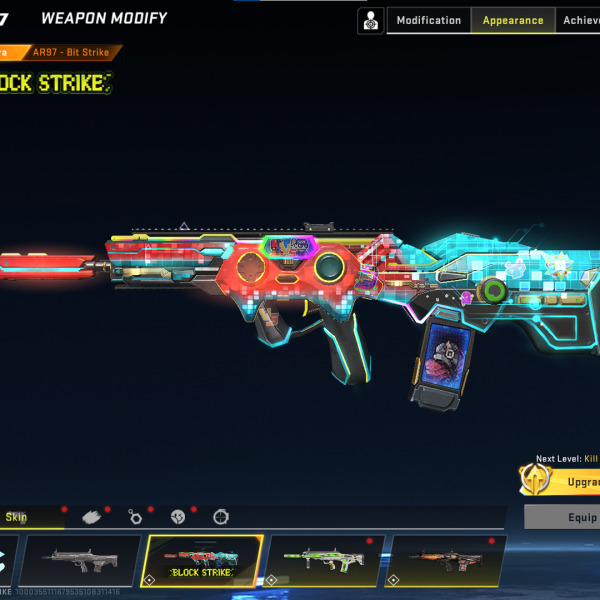Equip the Block Strike skin

[x=565, y=517]
